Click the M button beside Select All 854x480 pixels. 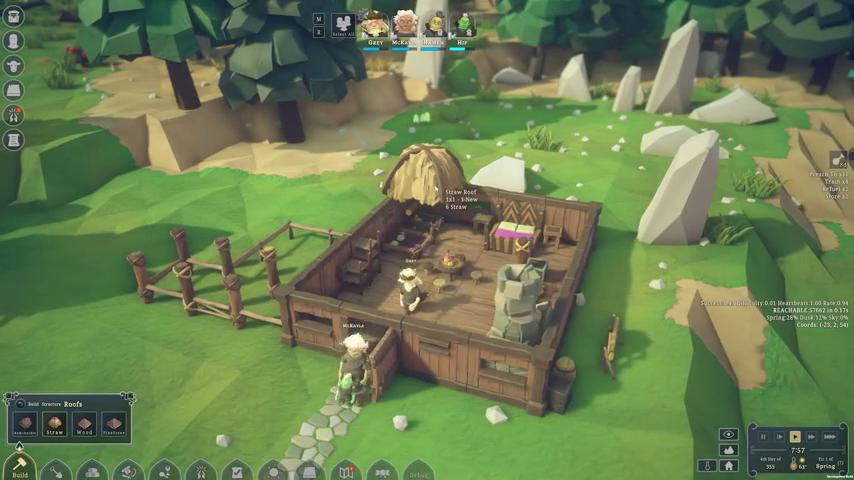[318, 18]
